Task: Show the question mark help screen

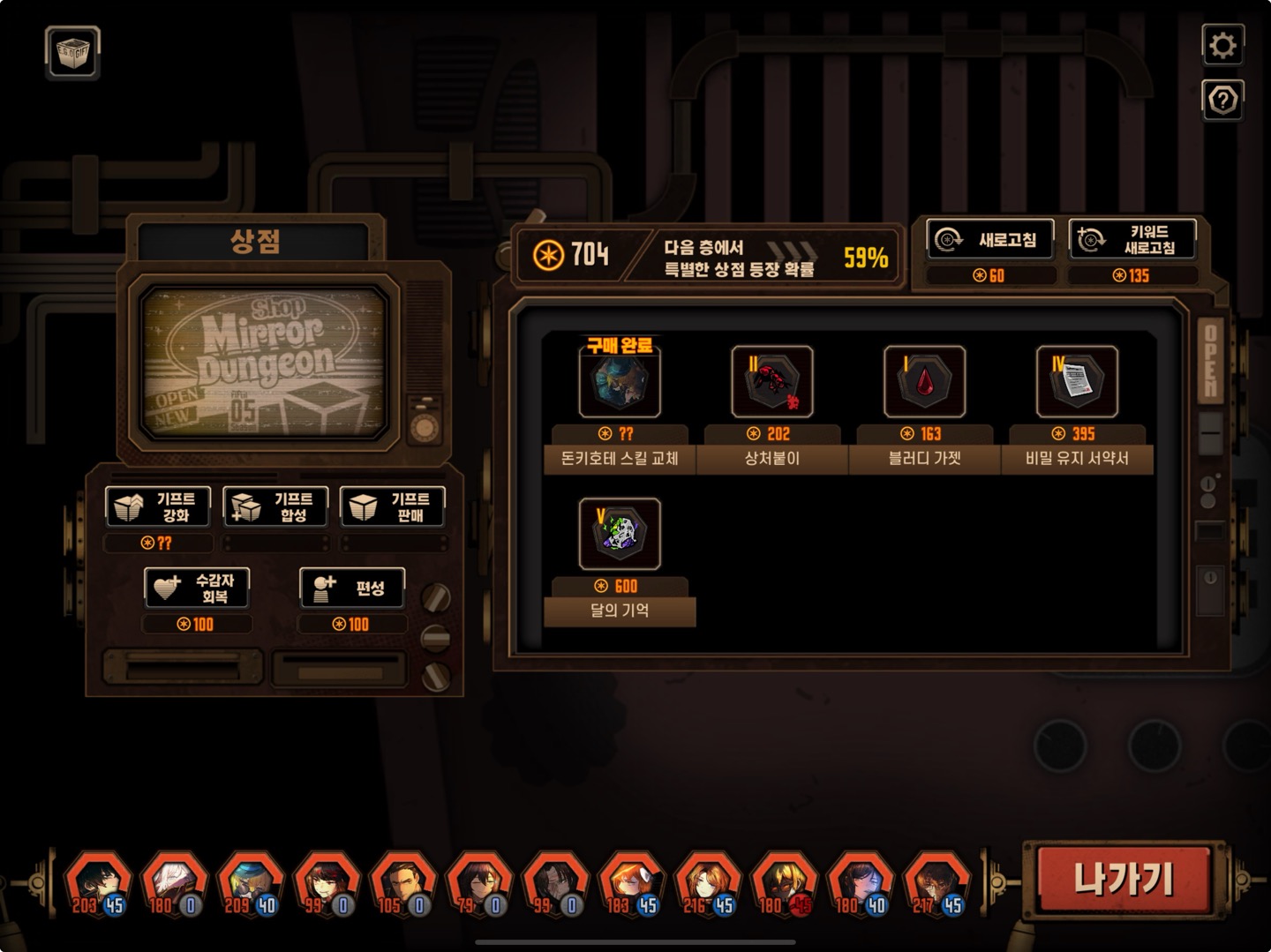Action: coord(1222,101)
